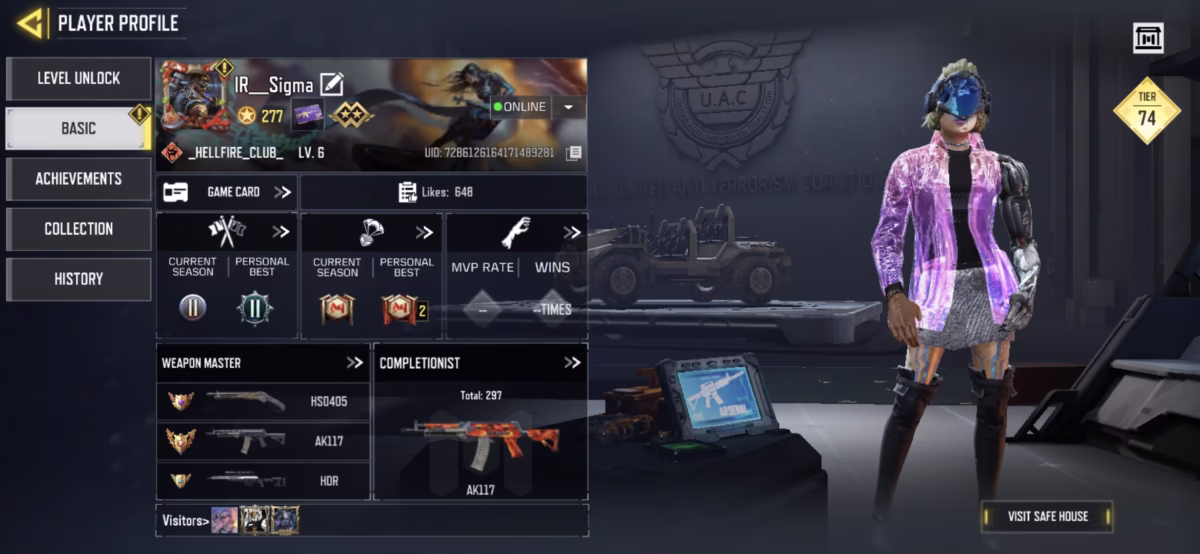Expand the Completionist section
Image resolution: width=1200 pixels, height=554 pixels.
click(x=571, y=363)
